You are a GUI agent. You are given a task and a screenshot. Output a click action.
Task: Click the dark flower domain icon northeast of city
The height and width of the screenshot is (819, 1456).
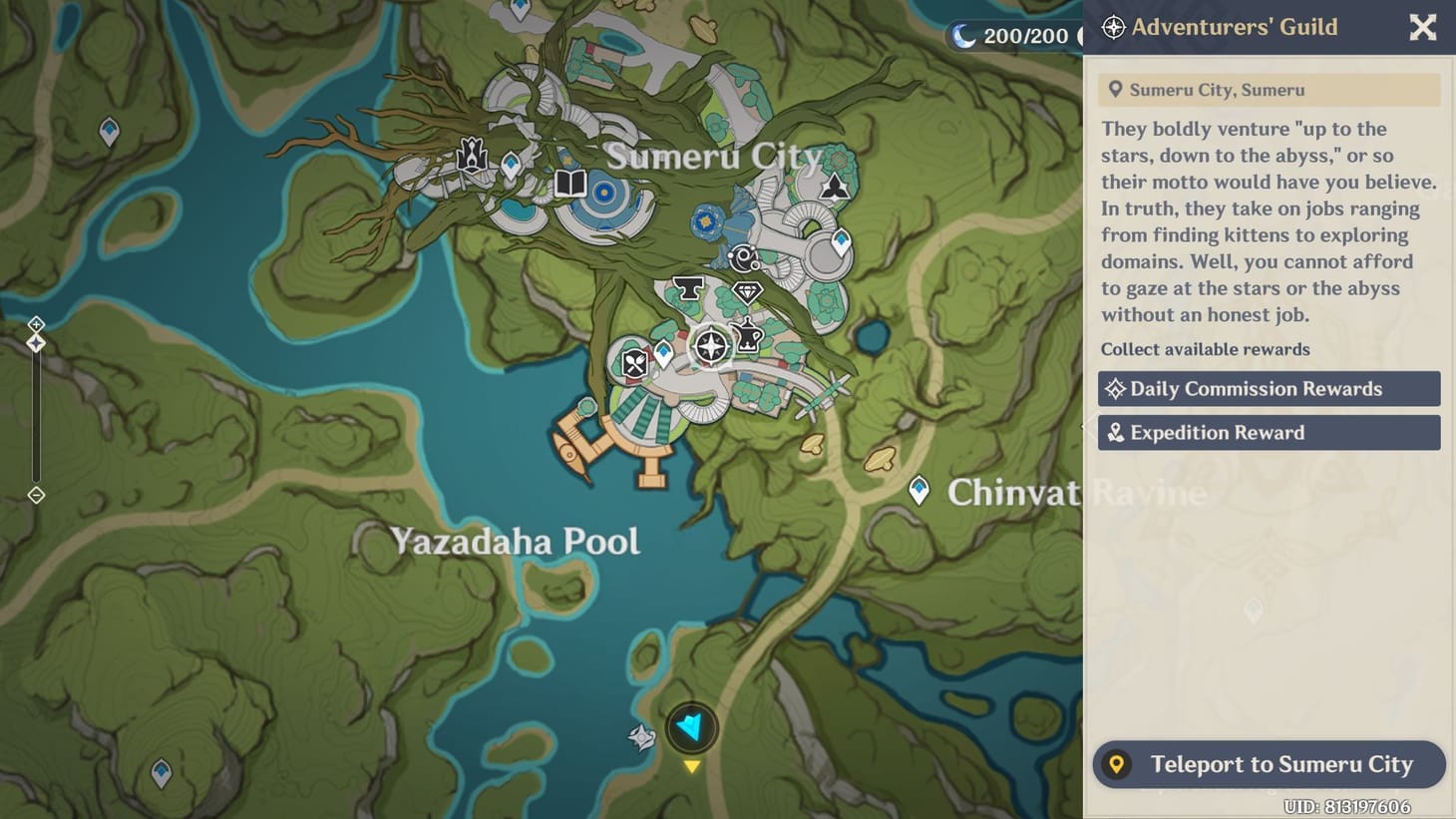(835, 186)
